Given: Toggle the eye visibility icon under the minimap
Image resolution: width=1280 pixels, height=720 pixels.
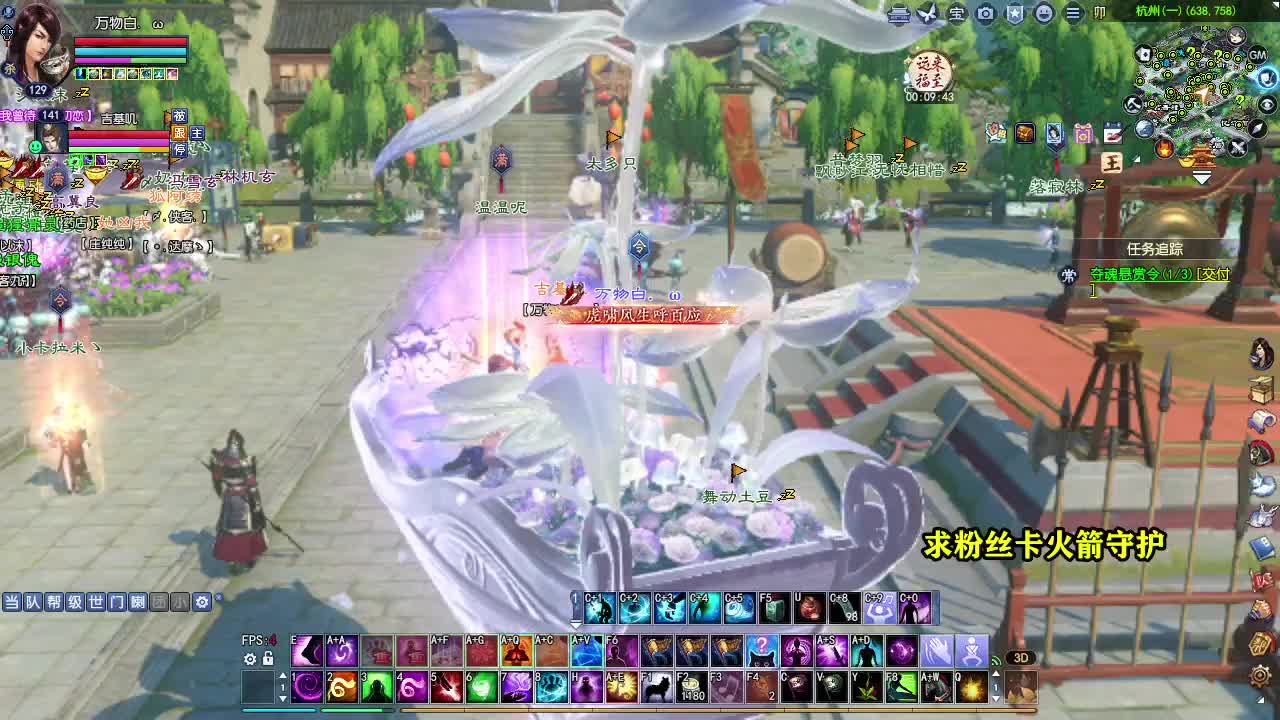Looking at the screenshot, I should [1266, 104].
